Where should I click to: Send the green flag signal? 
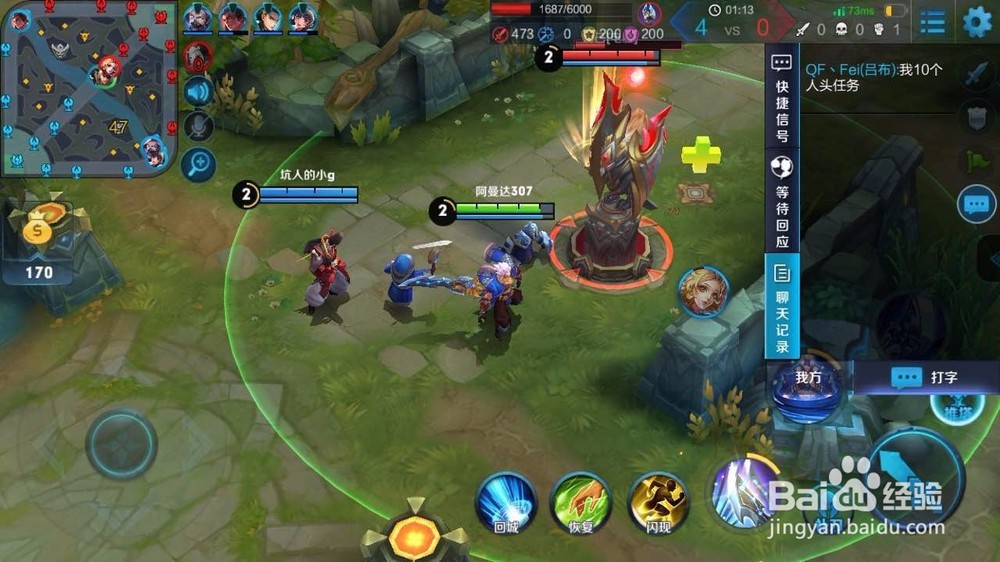976,160
